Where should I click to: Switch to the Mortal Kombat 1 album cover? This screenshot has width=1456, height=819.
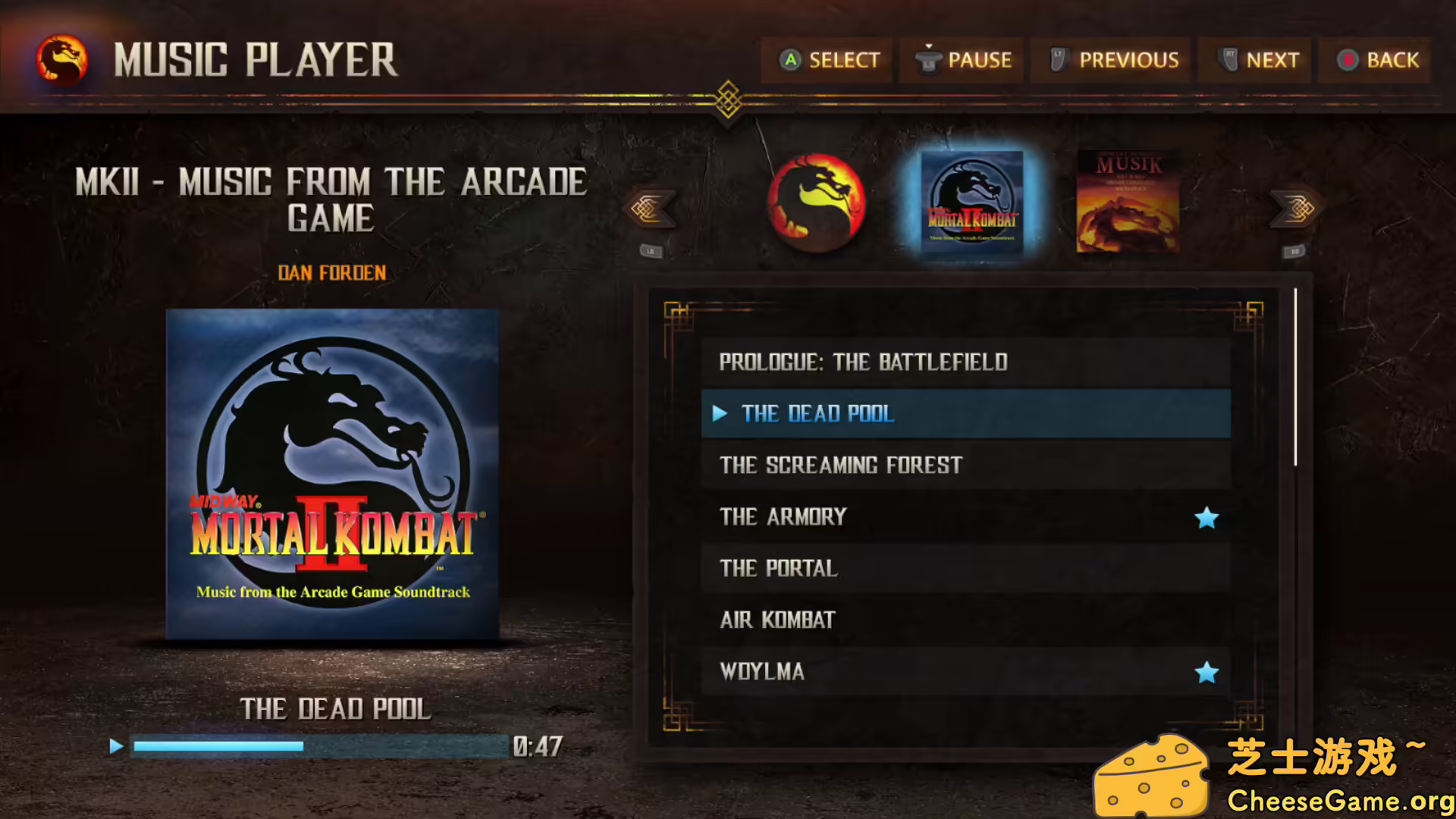pyautogui.click(x=816, y=202)
